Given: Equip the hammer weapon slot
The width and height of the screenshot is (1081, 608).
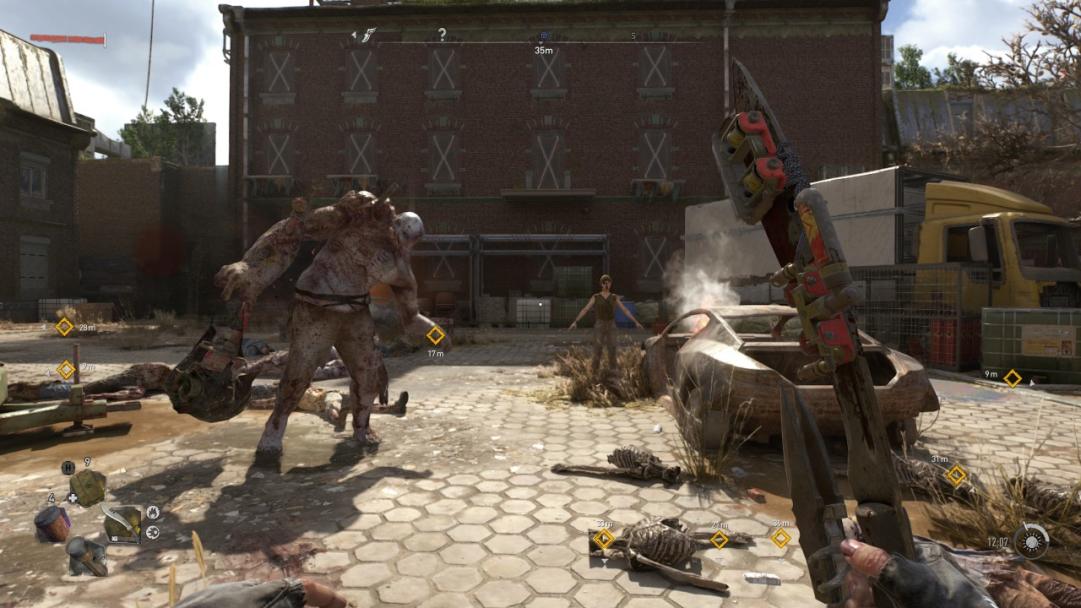Looking at the screenshot, I should click(x=87, y=555).
